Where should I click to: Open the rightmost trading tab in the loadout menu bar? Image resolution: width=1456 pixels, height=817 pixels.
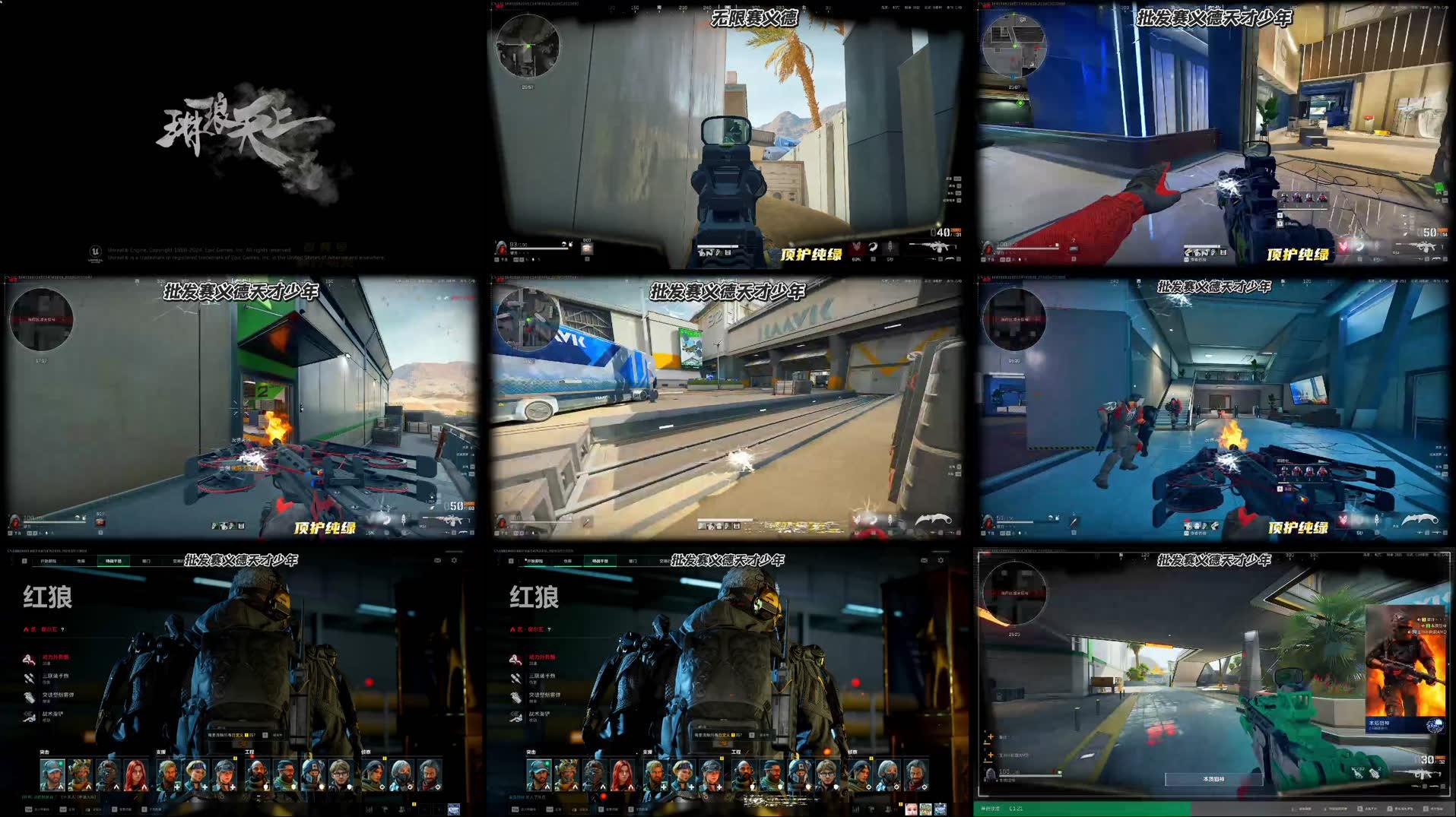(x=178, y=561)
